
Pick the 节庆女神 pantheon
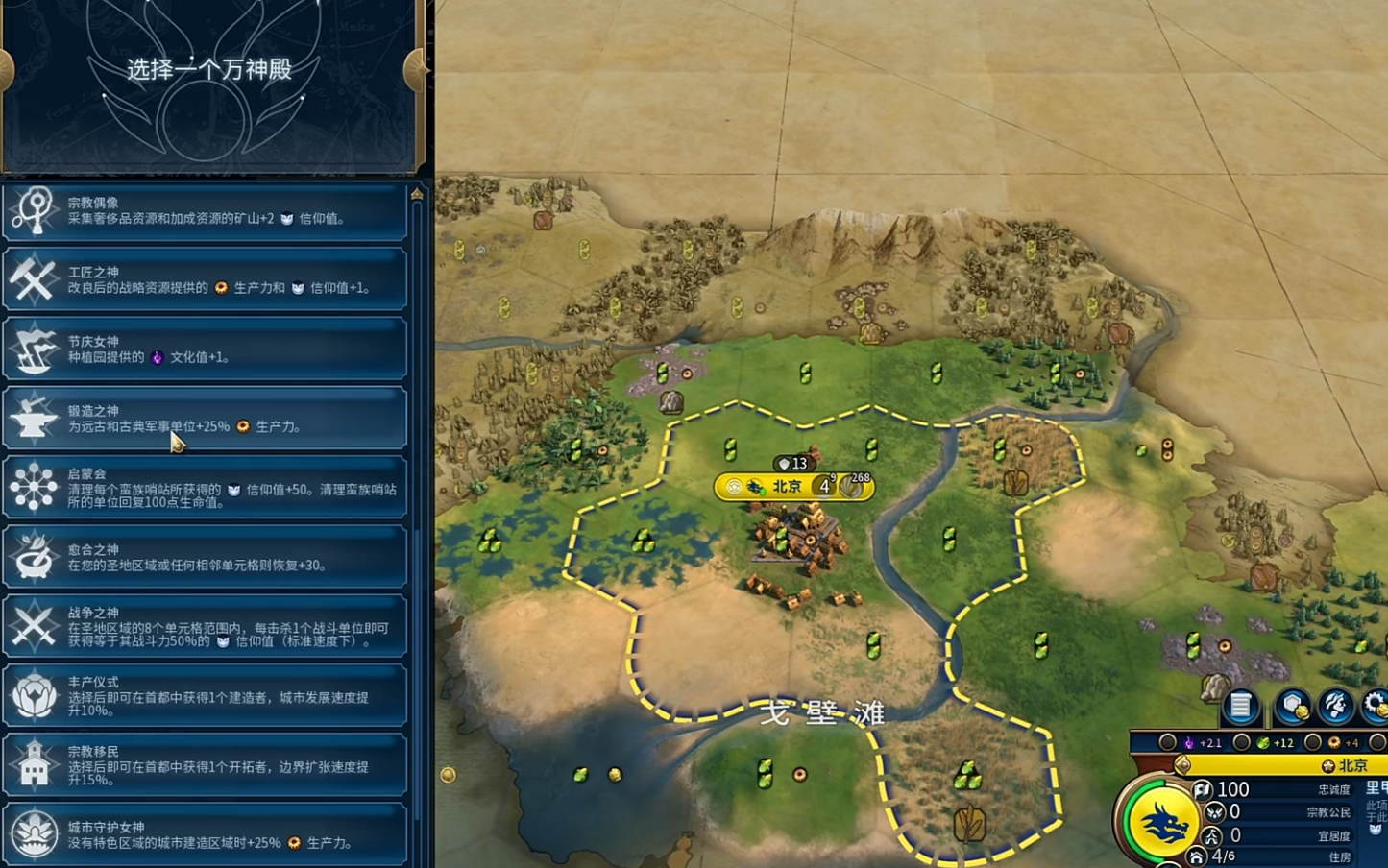(206, 350)
